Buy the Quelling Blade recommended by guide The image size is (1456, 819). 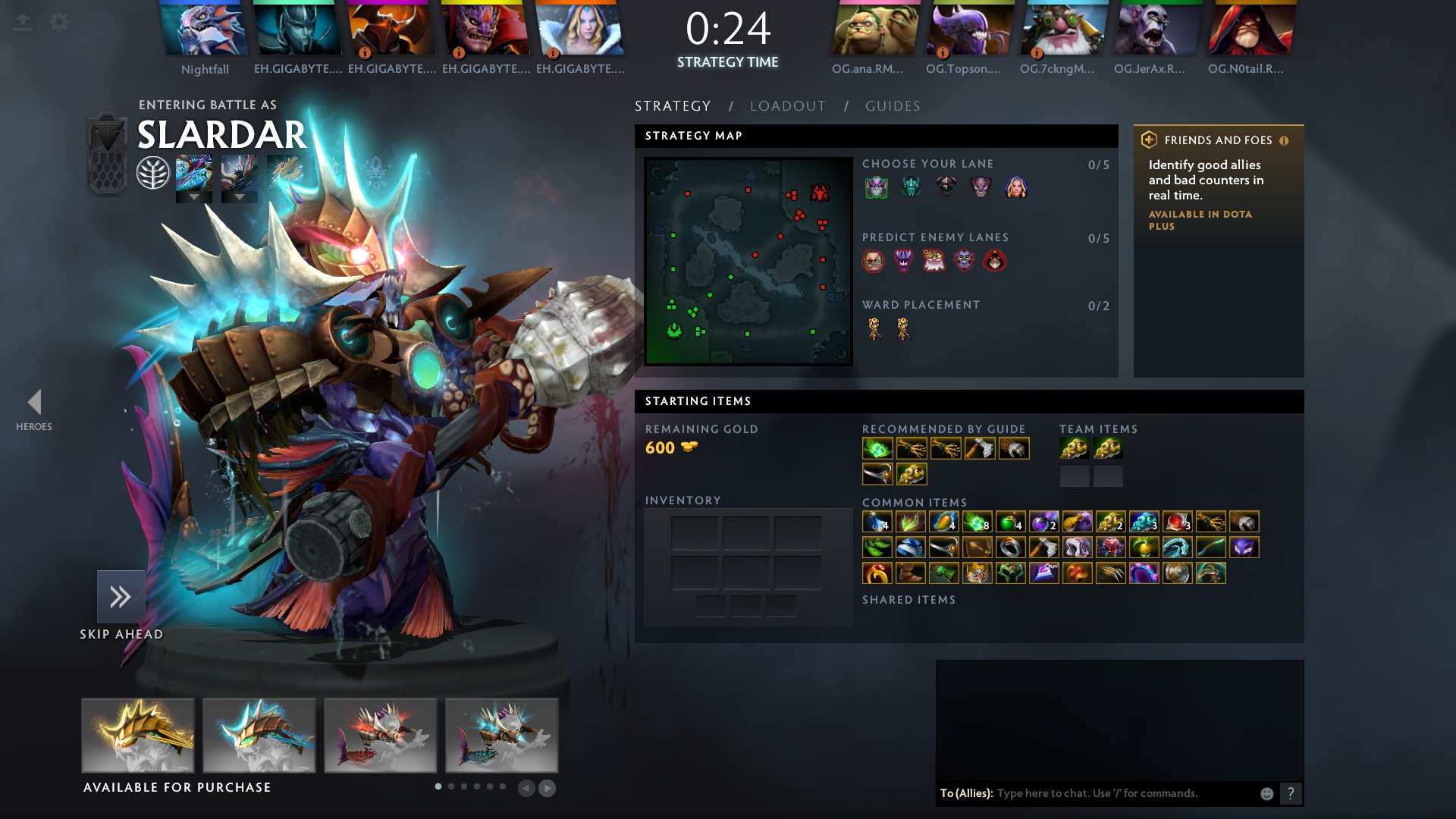(980, 448)
